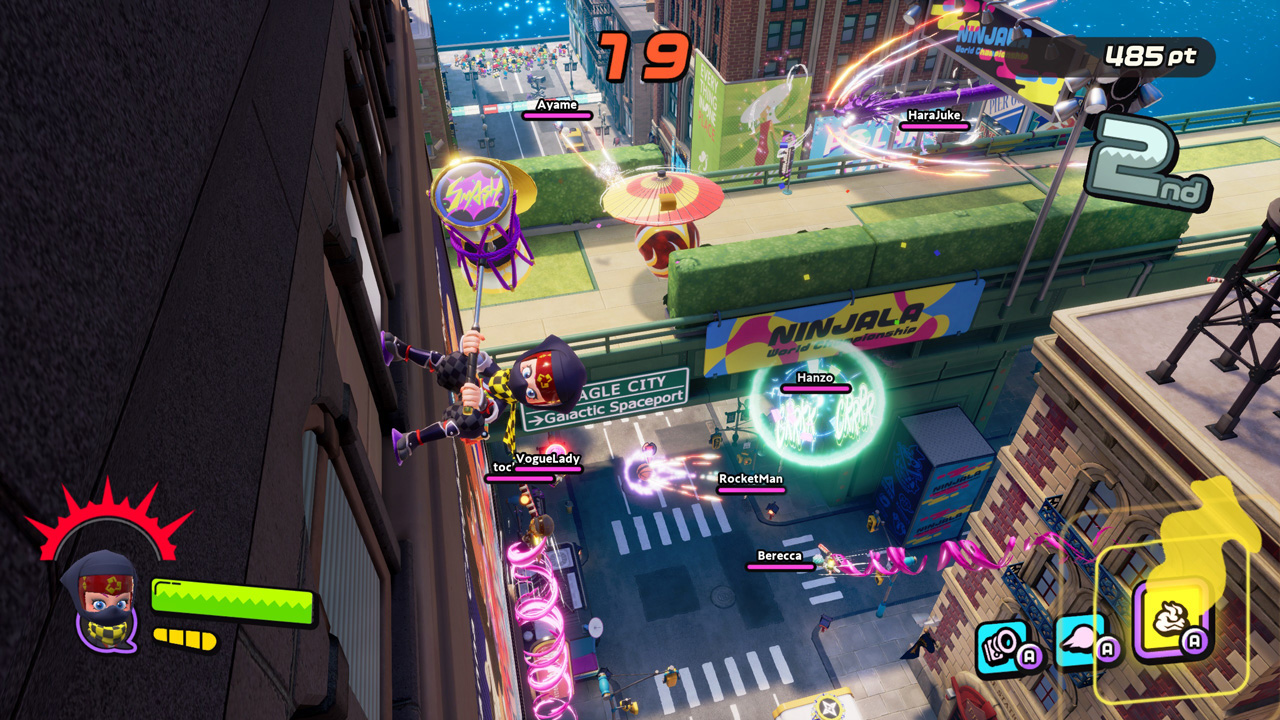Trigger the pink dash comet ability
1280x720 pixels.
(1081, 639)
